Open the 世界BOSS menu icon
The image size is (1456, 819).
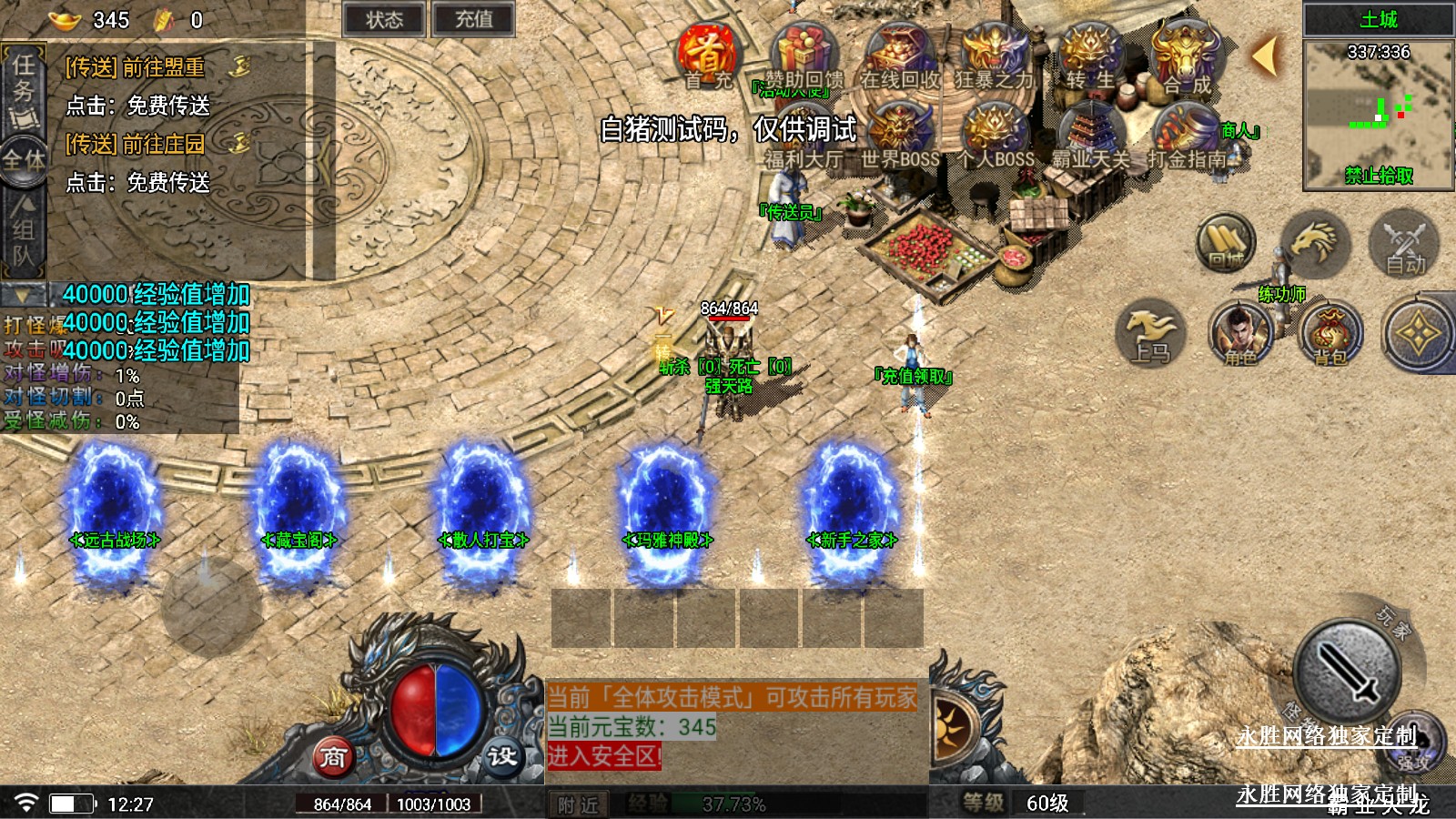[899, 135]
